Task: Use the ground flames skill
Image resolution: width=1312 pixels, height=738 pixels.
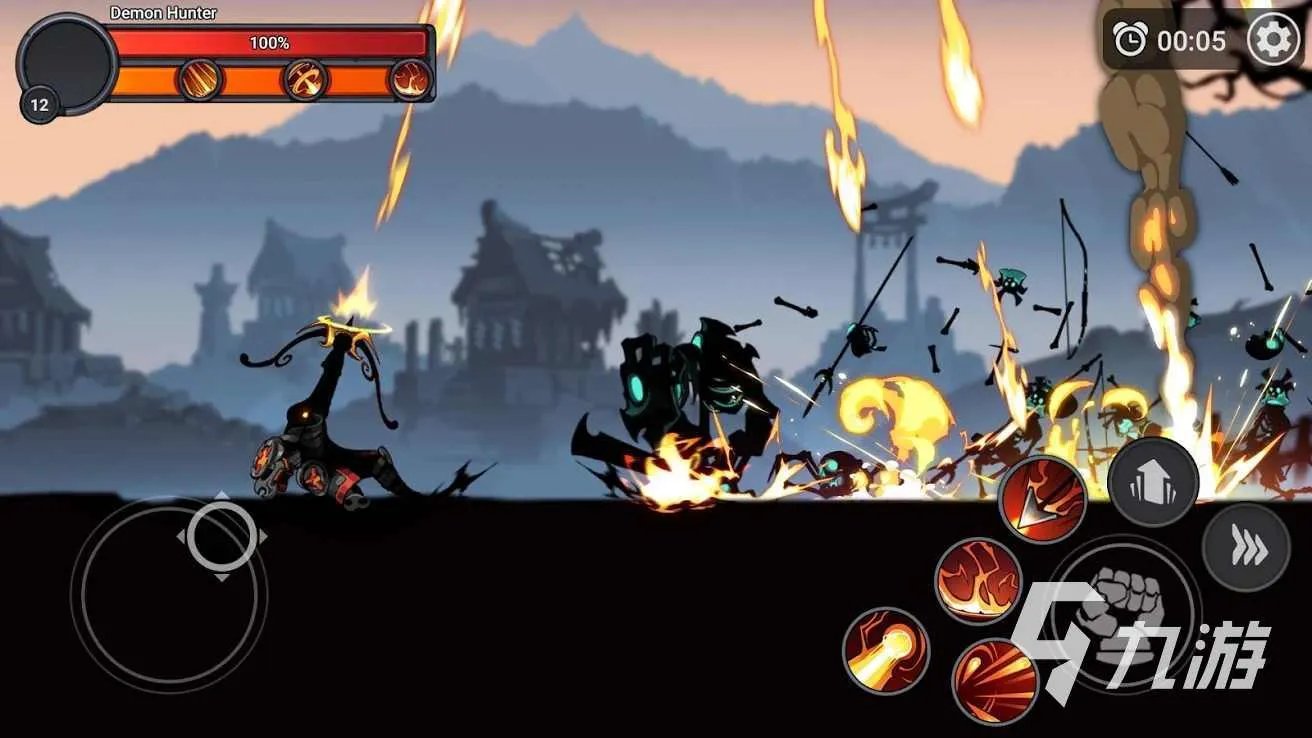Action: tap(979, 582)
